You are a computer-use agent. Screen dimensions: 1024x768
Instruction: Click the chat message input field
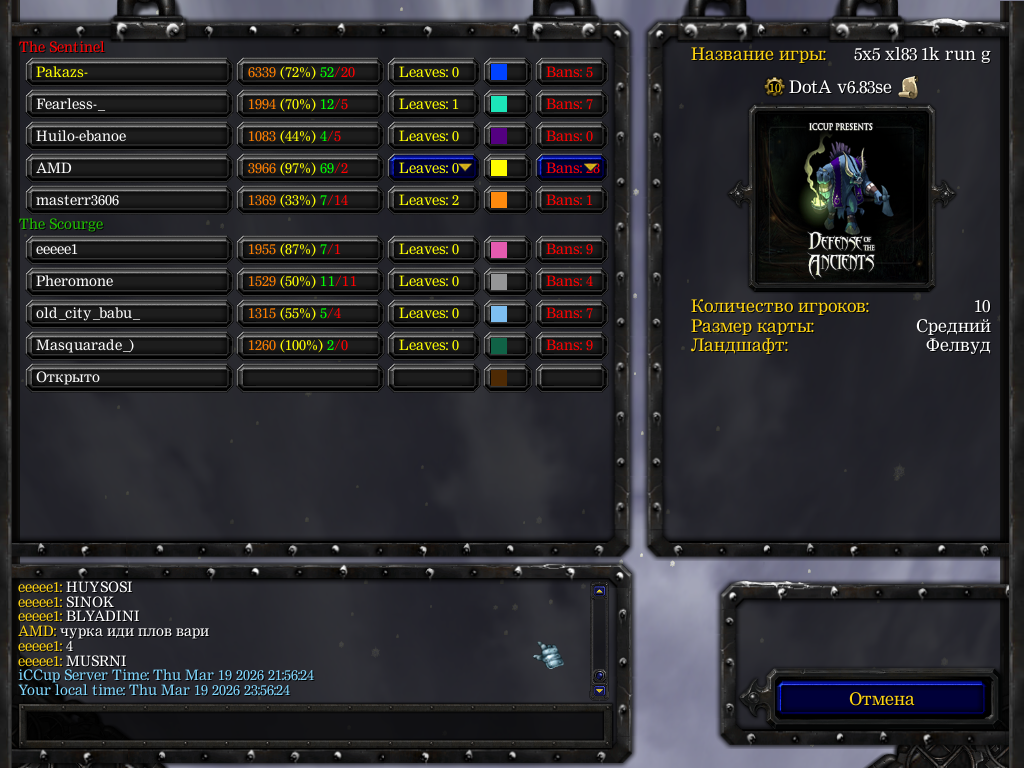(313, 723)
